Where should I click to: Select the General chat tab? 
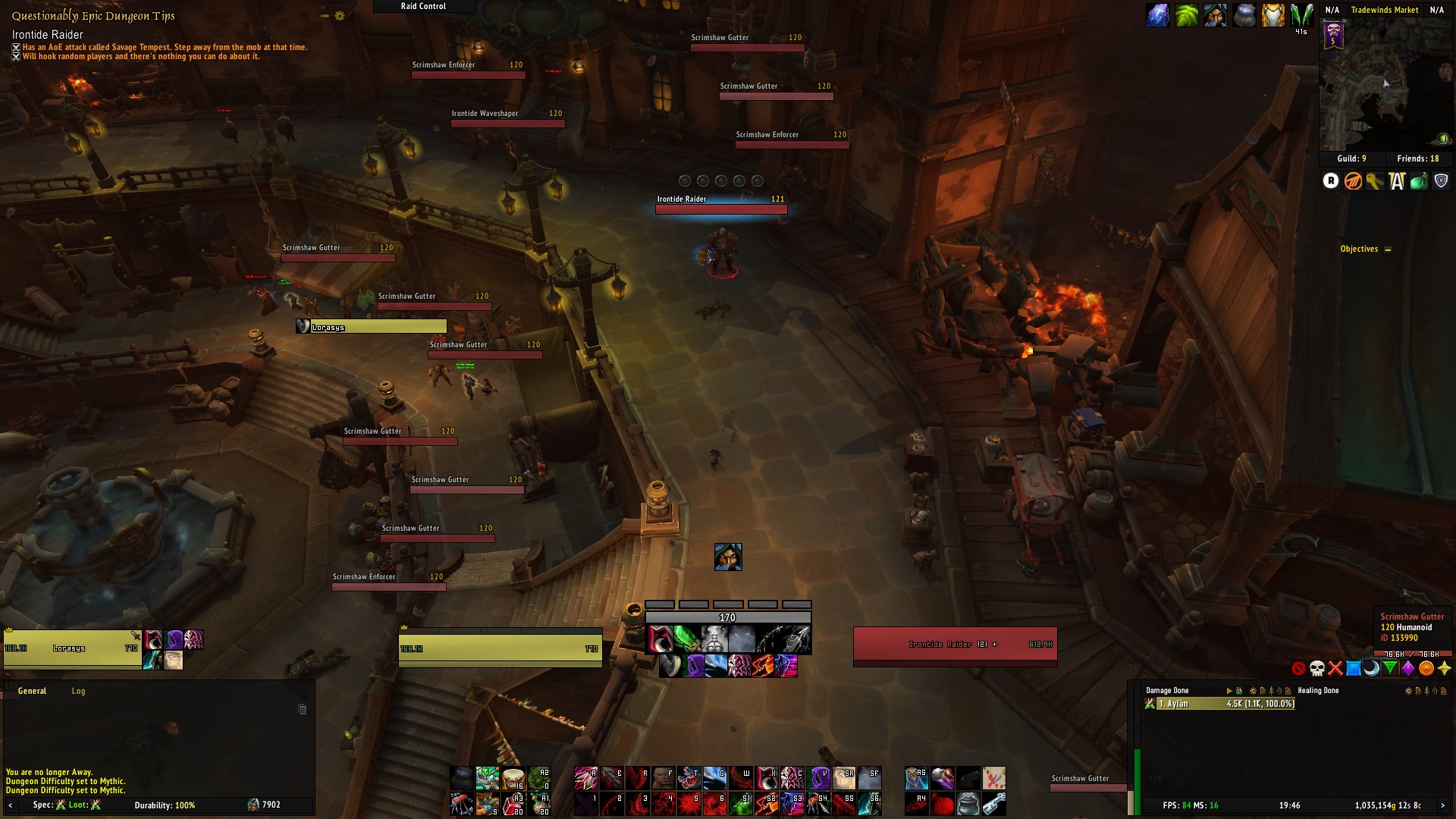[32, 691]
